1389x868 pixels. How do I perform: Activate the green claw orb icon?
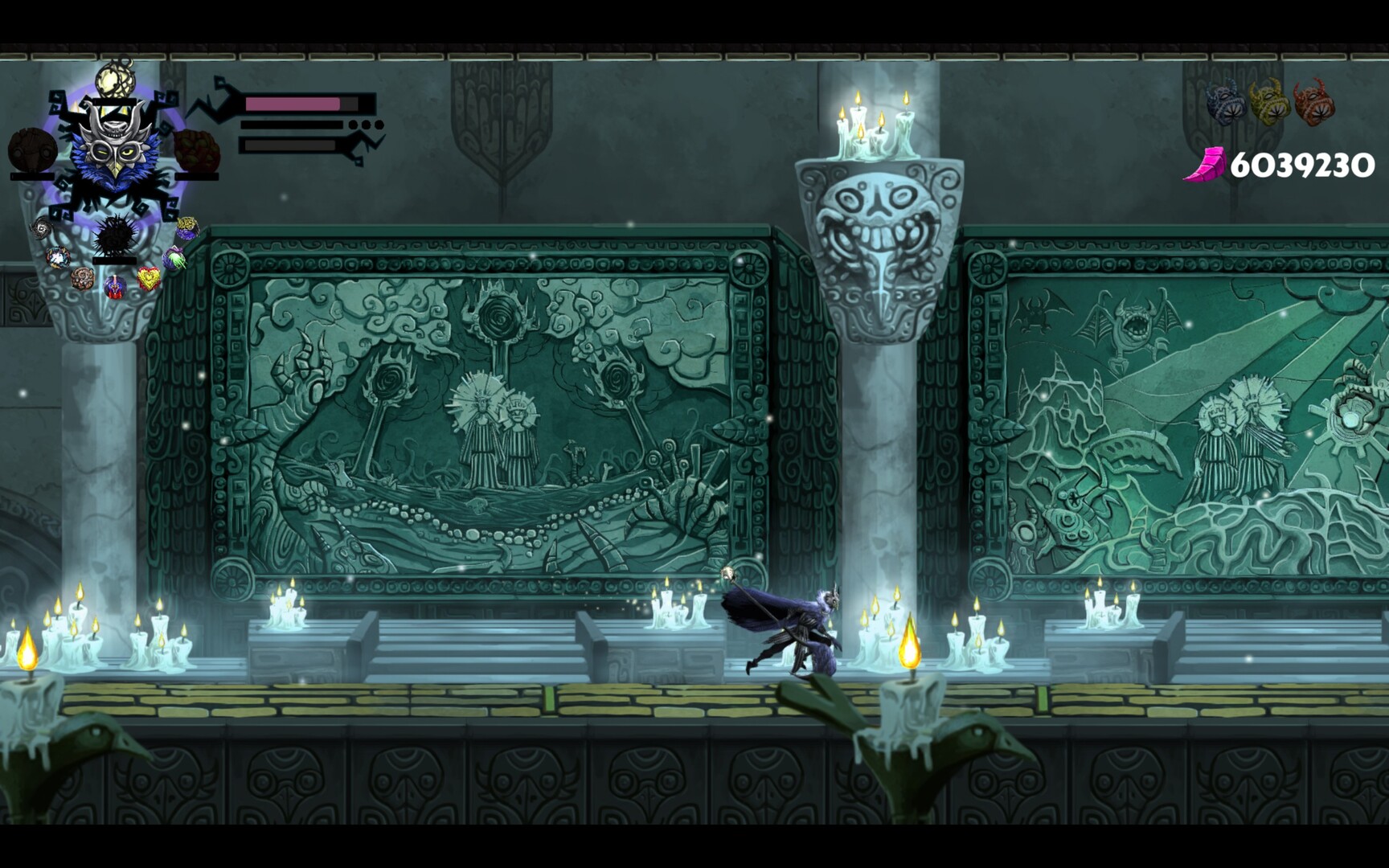[174, 258]
